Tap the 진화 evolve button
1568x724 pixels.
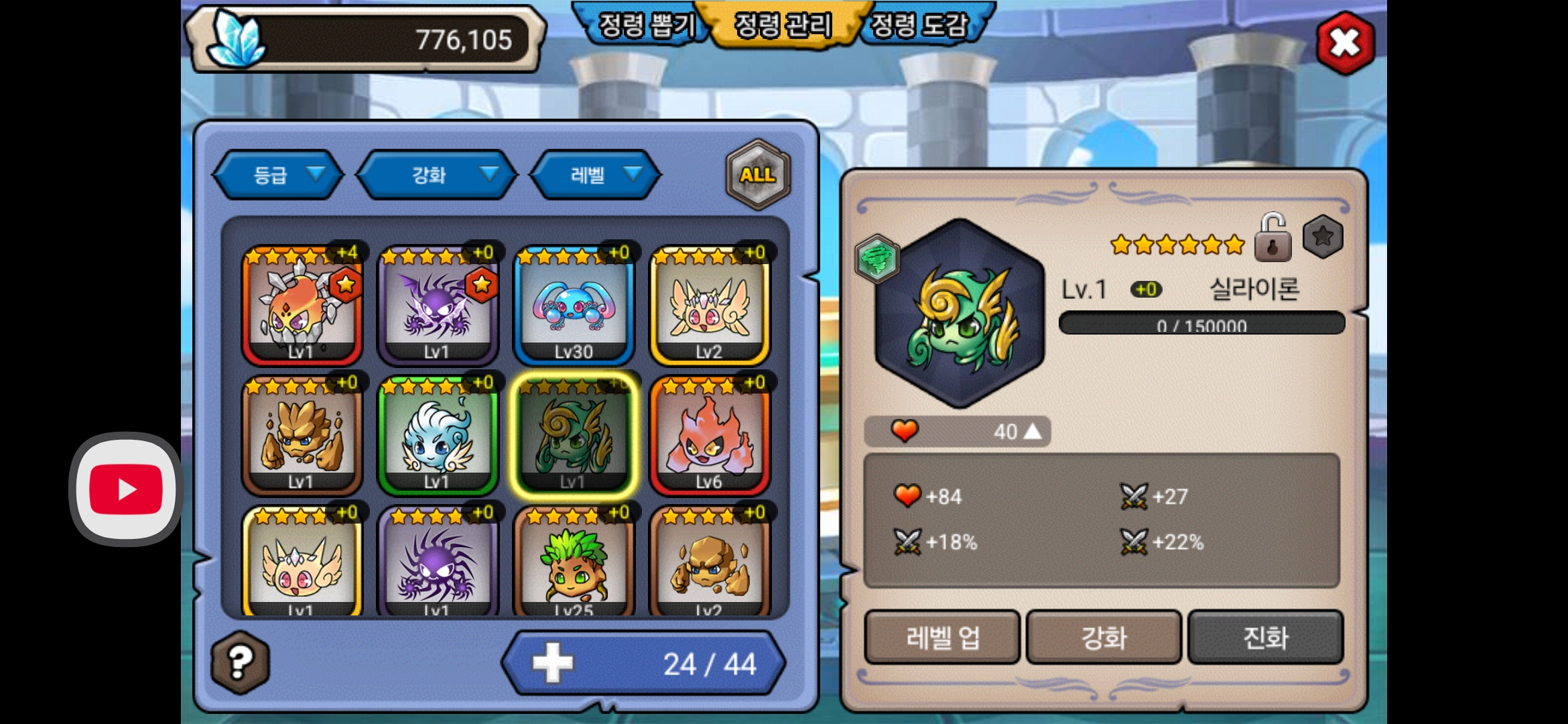point(1265,637)
